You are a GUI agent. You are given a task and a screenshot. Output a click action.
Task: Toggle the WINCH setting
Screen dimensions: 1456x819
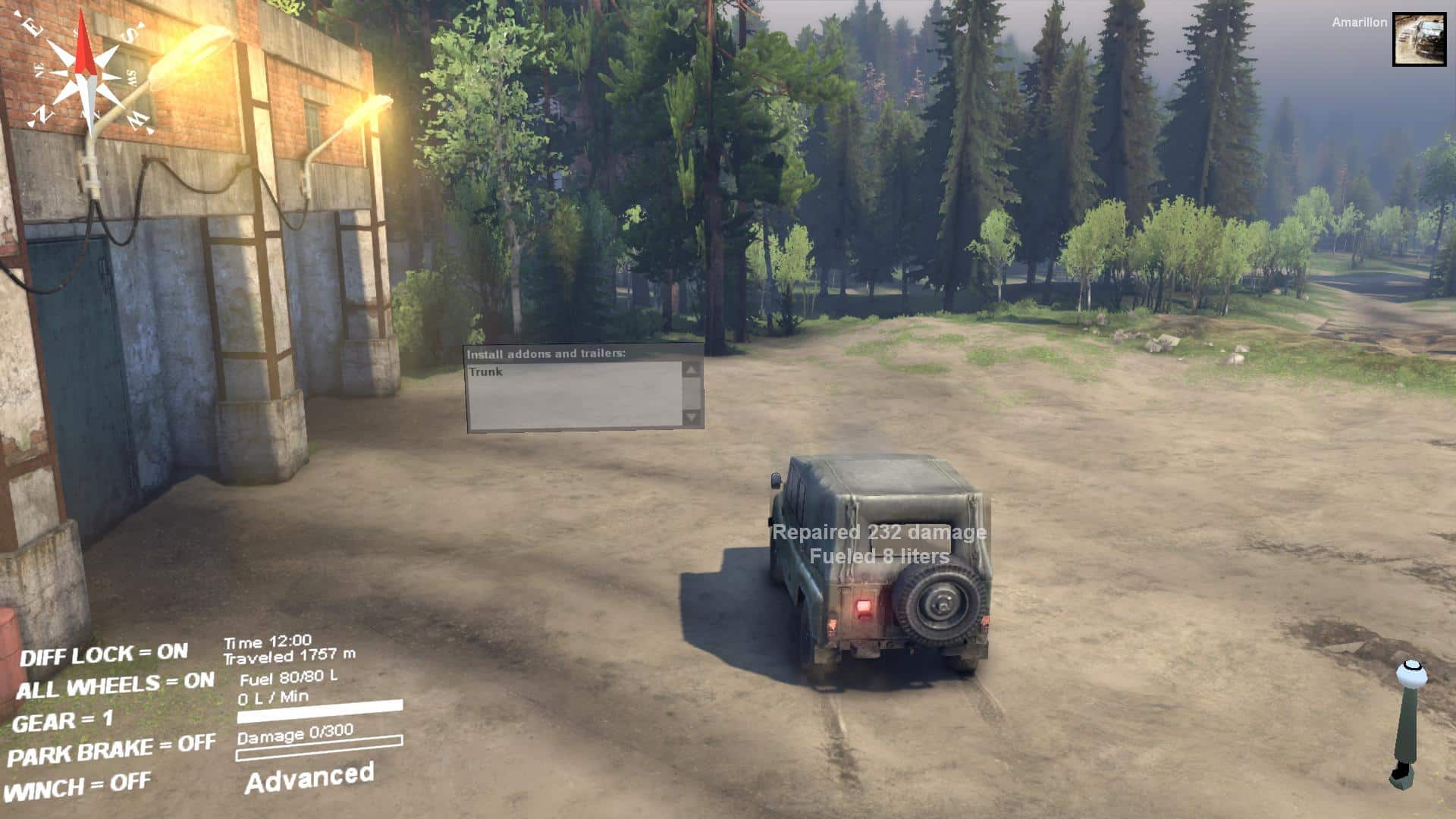coord(78,787)
